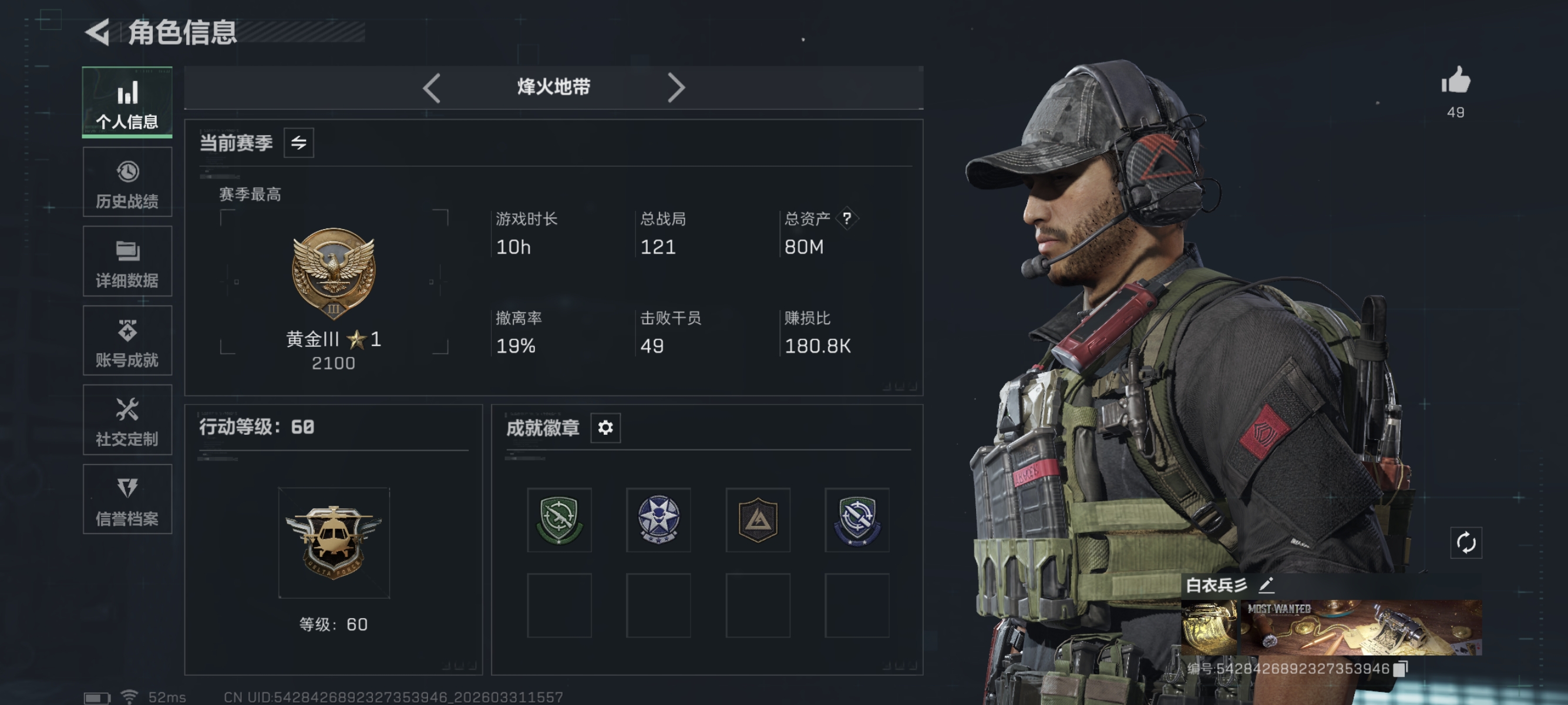The width and height of the screenshot is (1568, 705).
Task: View the 账号成就 achievements page
Action: point(127,341)
